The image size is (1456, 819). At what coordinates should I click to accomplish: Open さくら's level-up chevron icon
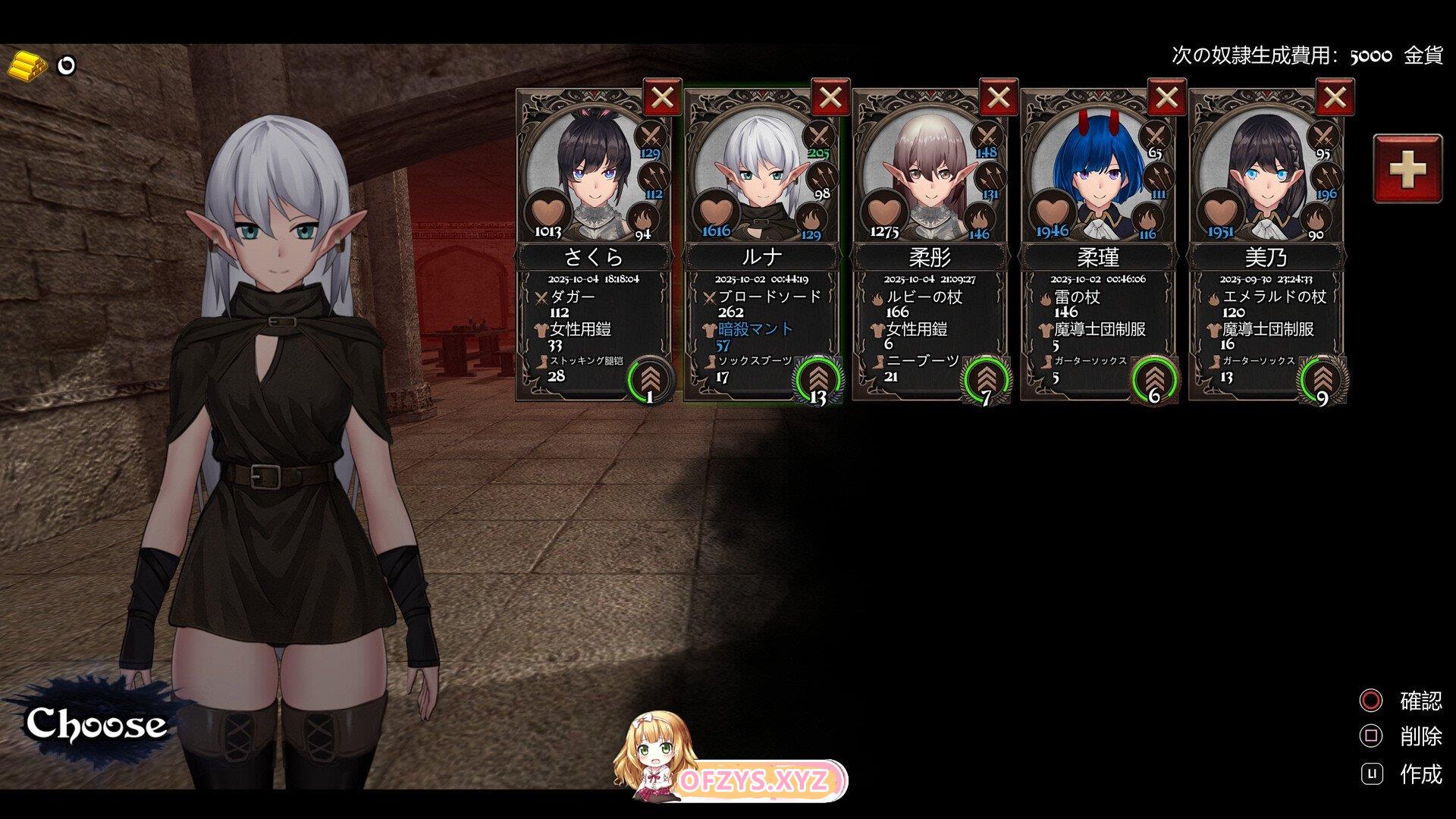[x=650, y=379]
